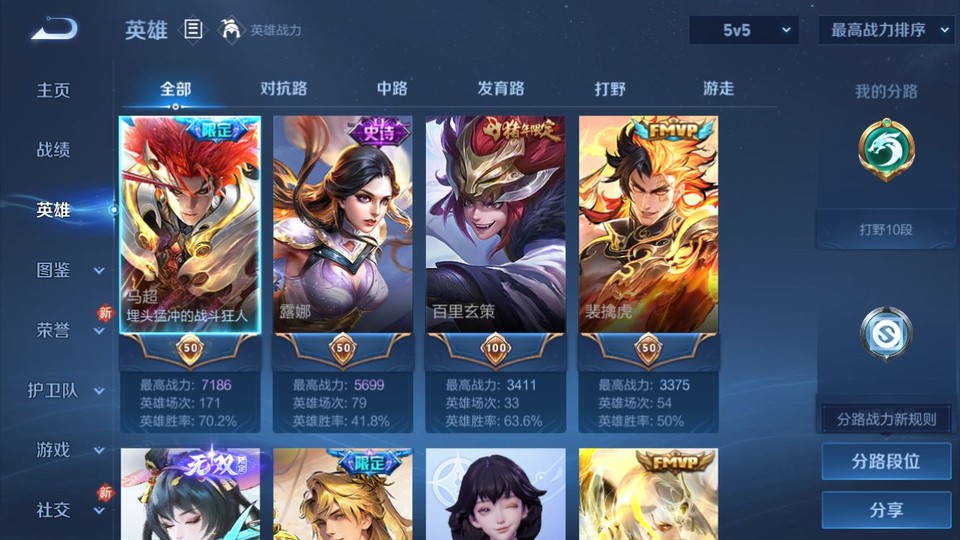Viewport: 960px width, 540px height.
Task: Open the 5v5 mode dropdown
Action: pos(743,30)
